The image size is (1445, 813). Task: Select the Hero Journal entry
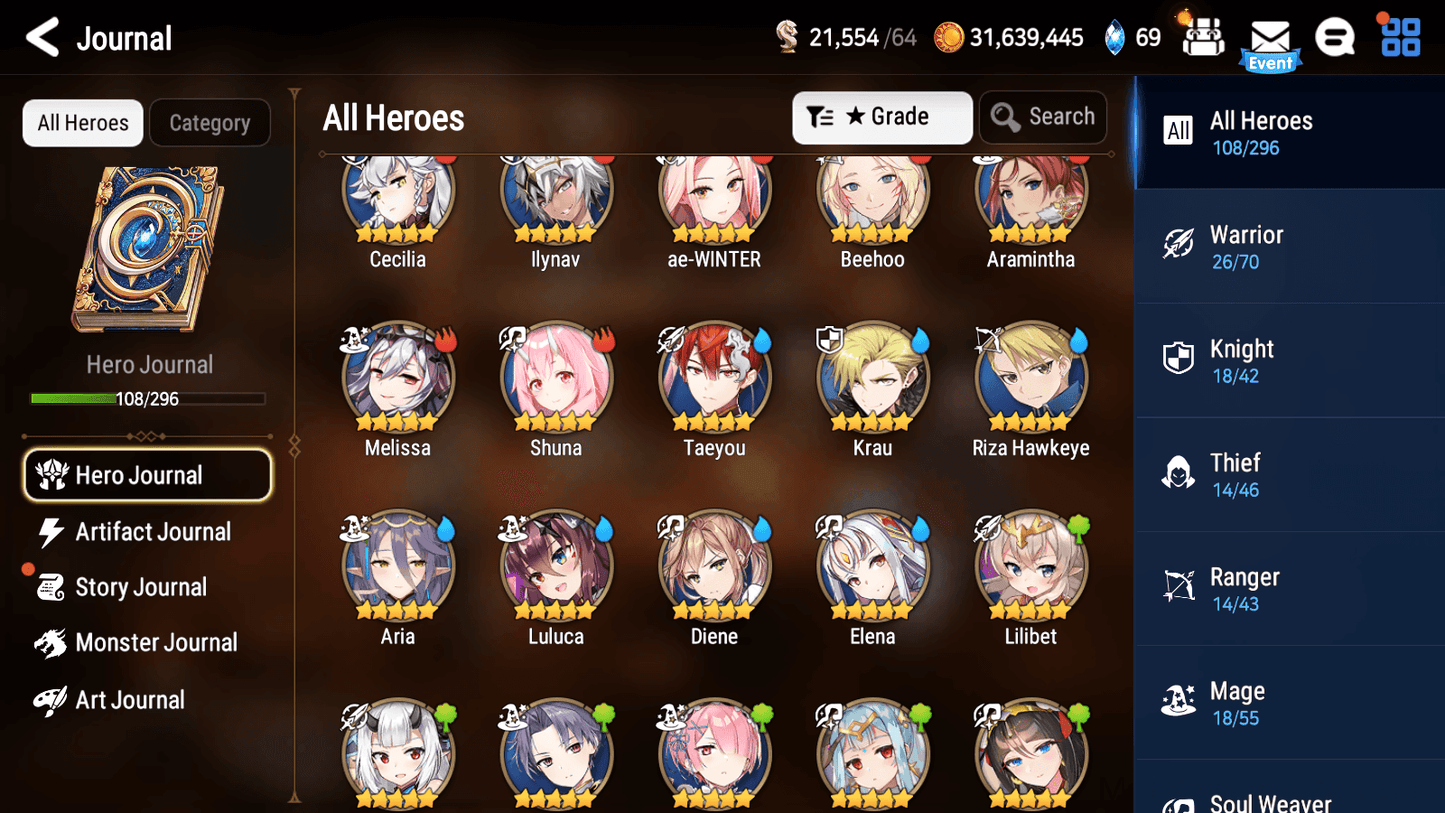coord(147,474)
